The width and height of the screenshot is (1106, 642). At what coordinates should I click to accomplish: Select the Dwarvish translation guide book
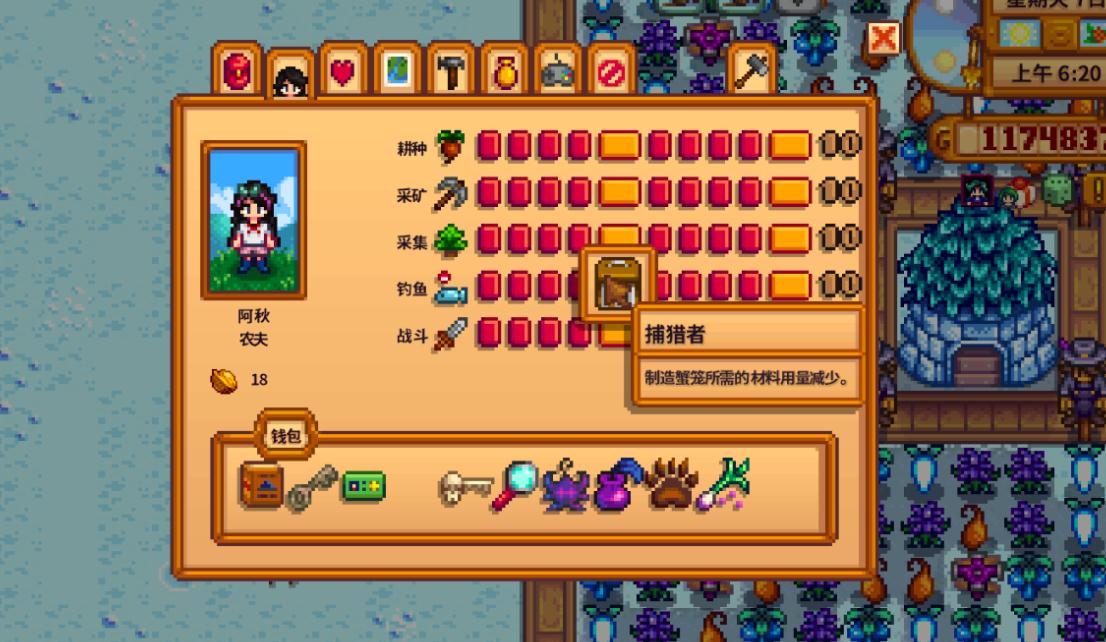tap(260, 487)
